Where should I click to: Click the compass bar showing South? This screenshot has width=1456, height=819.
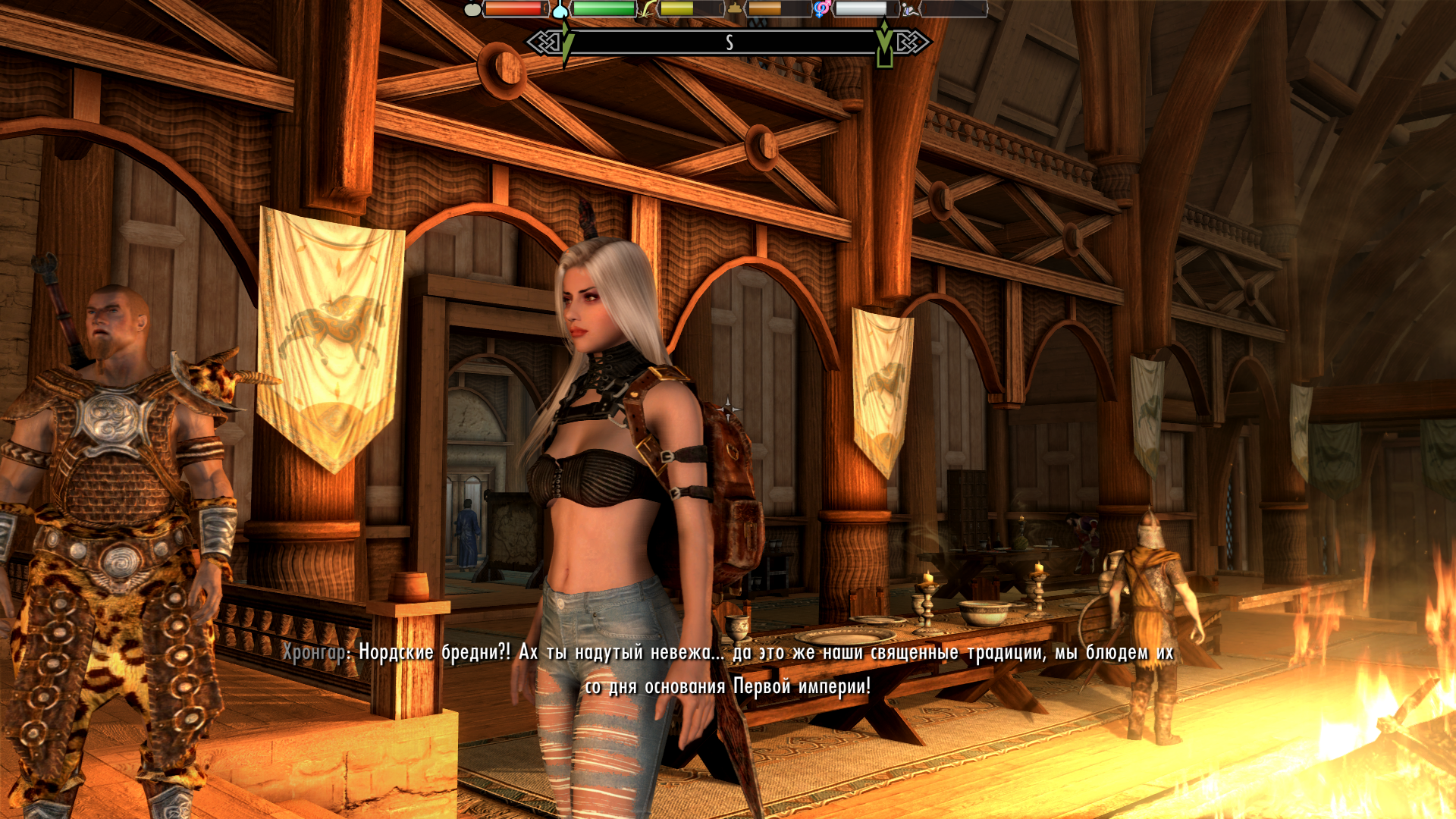coord(728,42)
